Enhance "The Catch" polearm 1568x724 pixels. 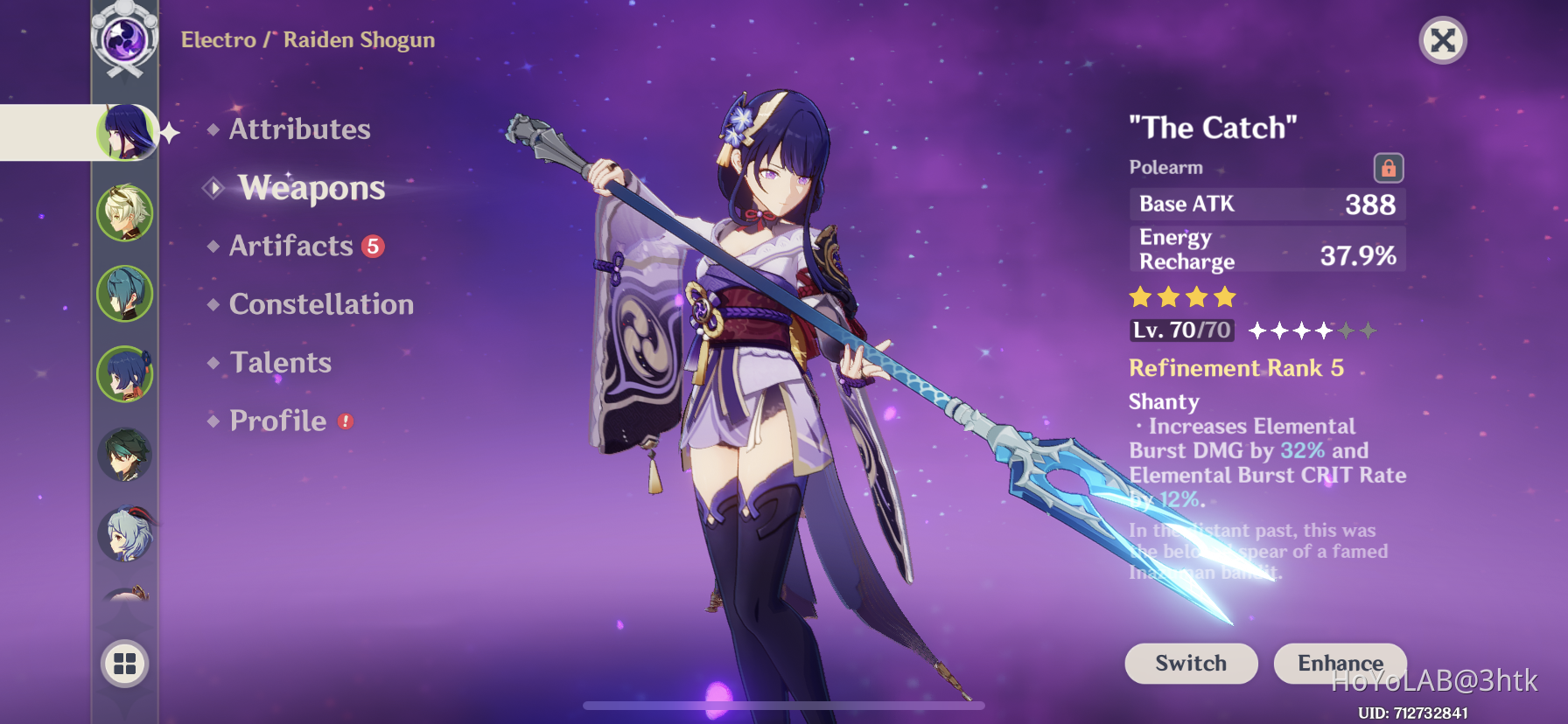point(1340,663)
